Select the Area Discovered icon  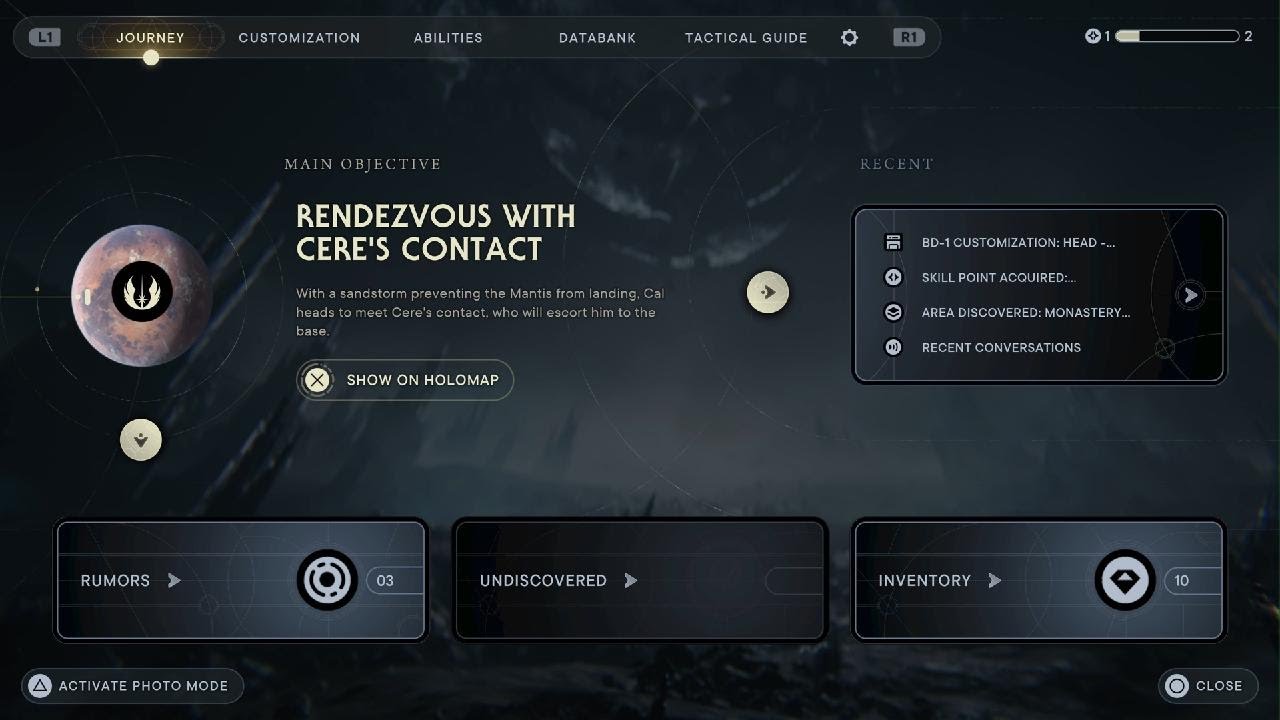tap(893, 312)
